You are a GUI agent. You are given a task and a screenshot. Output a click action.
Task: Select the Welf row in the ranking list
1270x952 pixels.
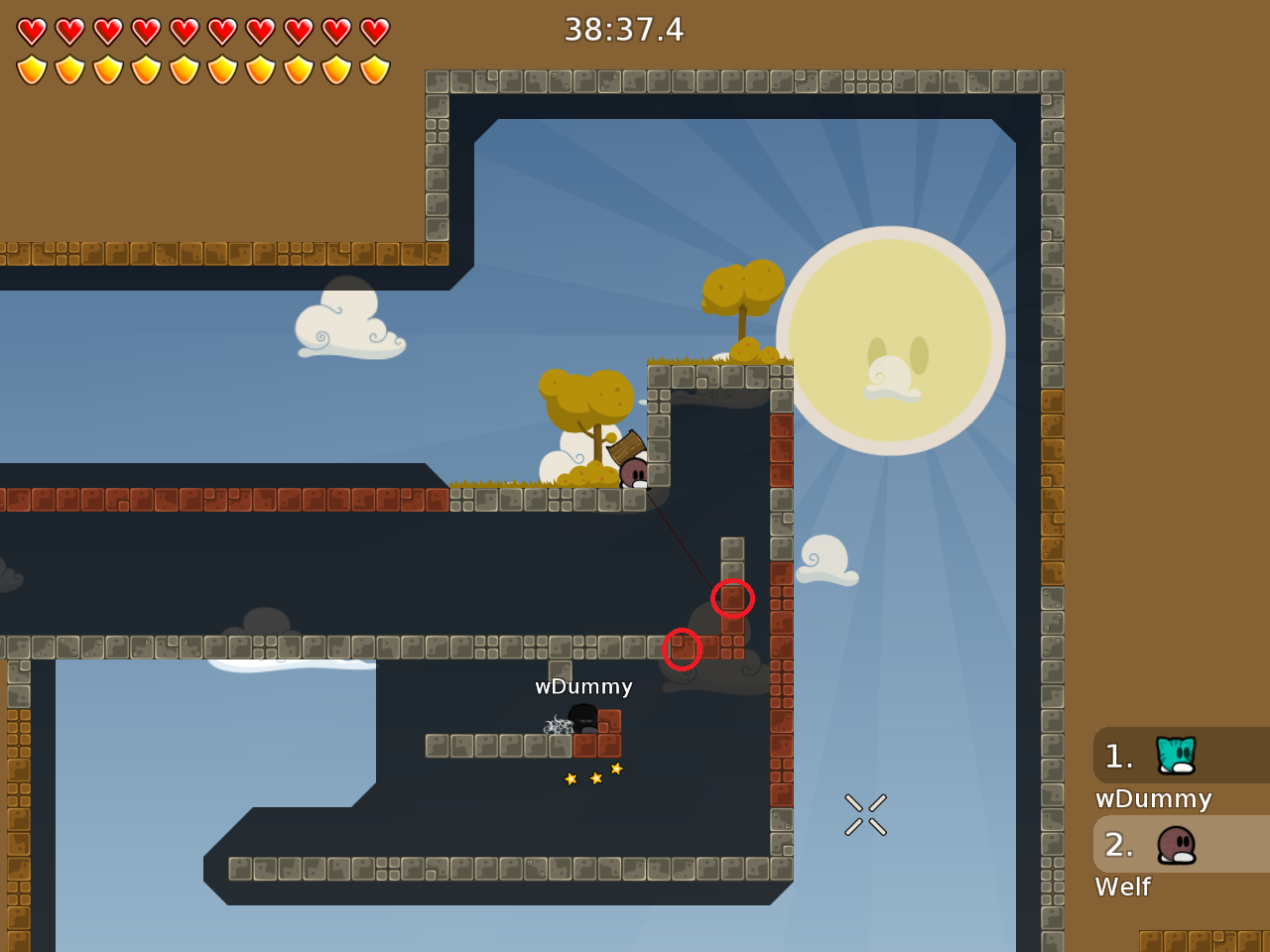coord(1179,845)
